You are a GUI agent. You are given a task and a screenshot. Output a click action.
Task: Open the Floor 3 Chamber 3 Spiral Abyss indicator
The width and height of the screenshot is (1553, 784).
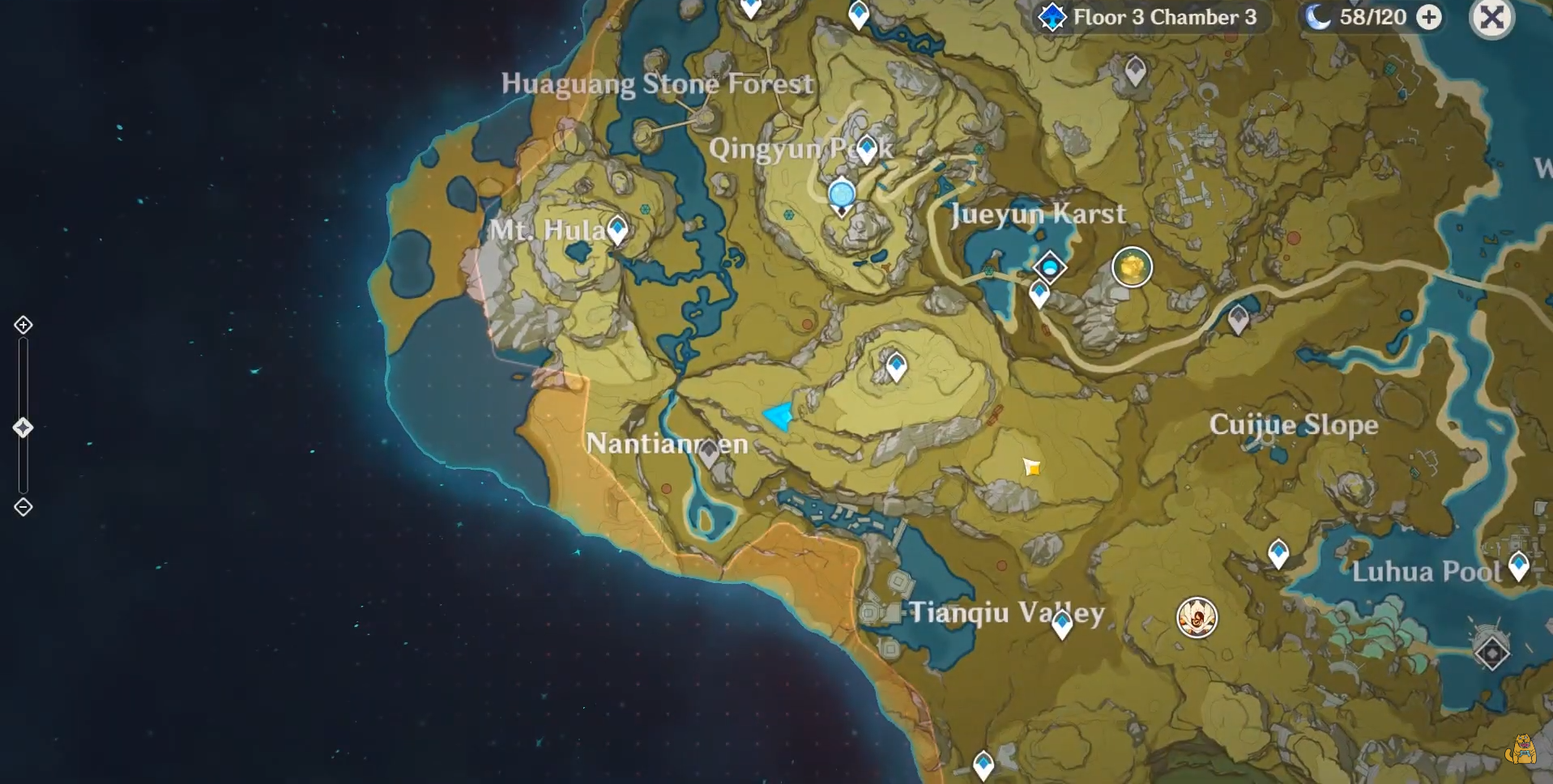(x=1149, y=17)
